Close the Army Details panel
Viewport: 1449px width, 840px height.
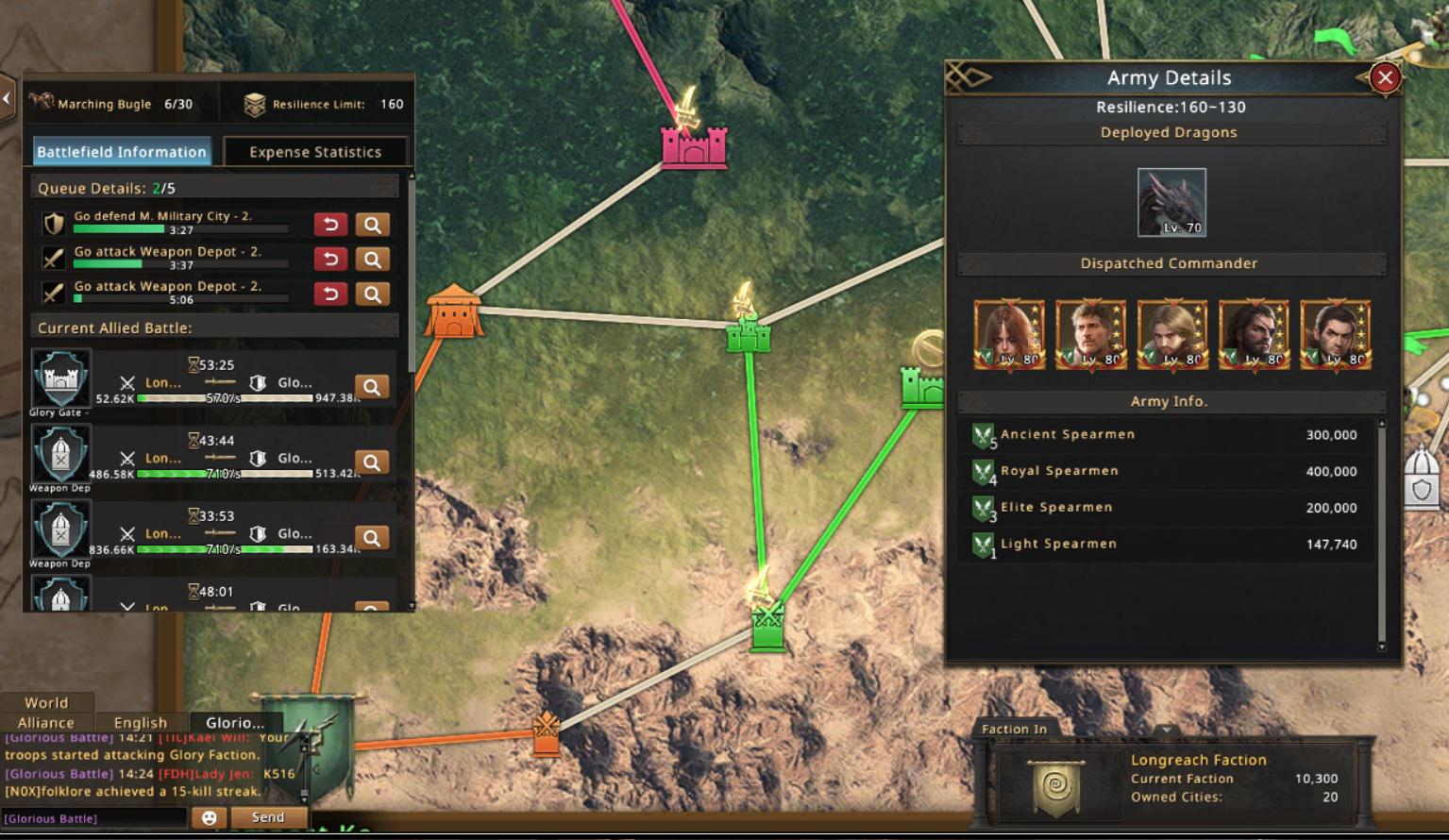coord(1385,78)
